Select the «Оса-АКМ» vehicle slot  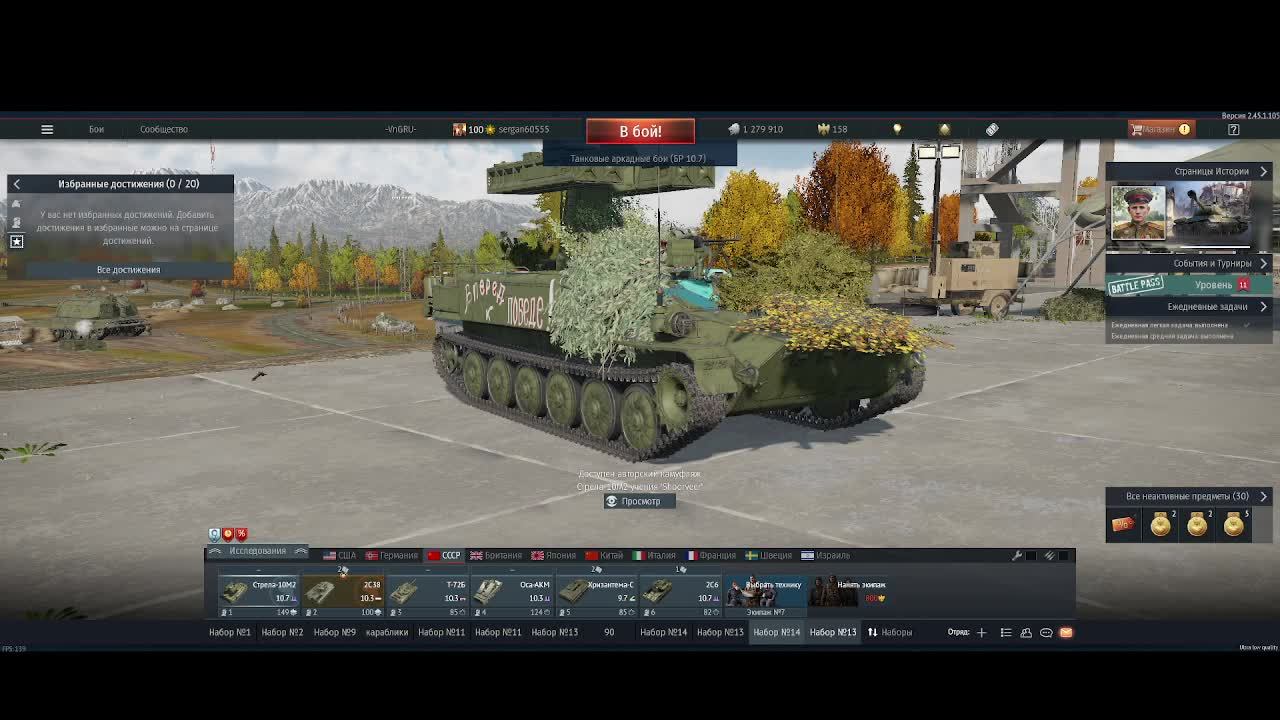[513, 592]
